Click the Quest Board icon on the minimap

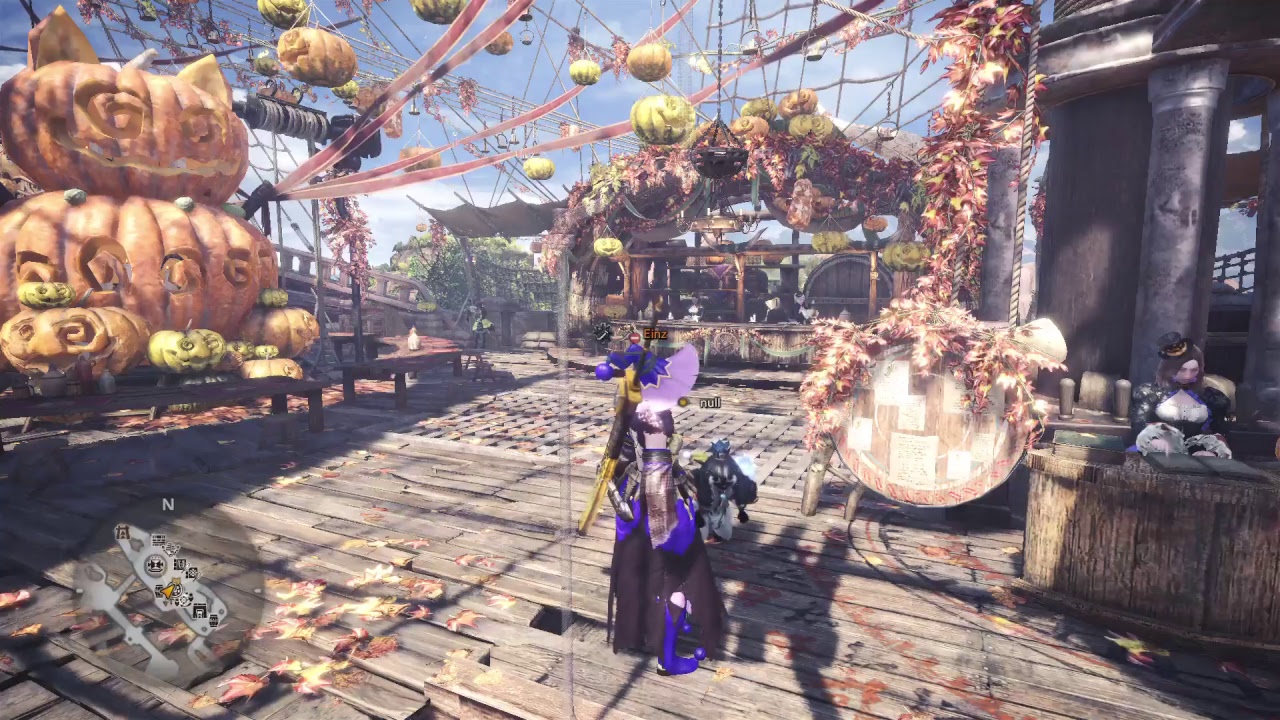coord(158,539)
